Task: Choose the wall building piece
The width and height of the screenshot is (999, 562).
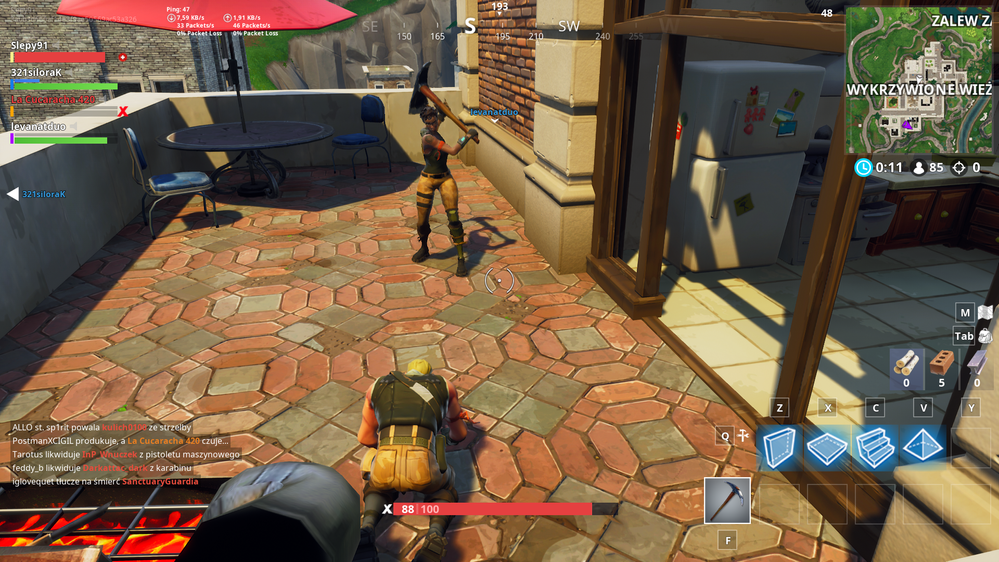Action: coord(780,447)
